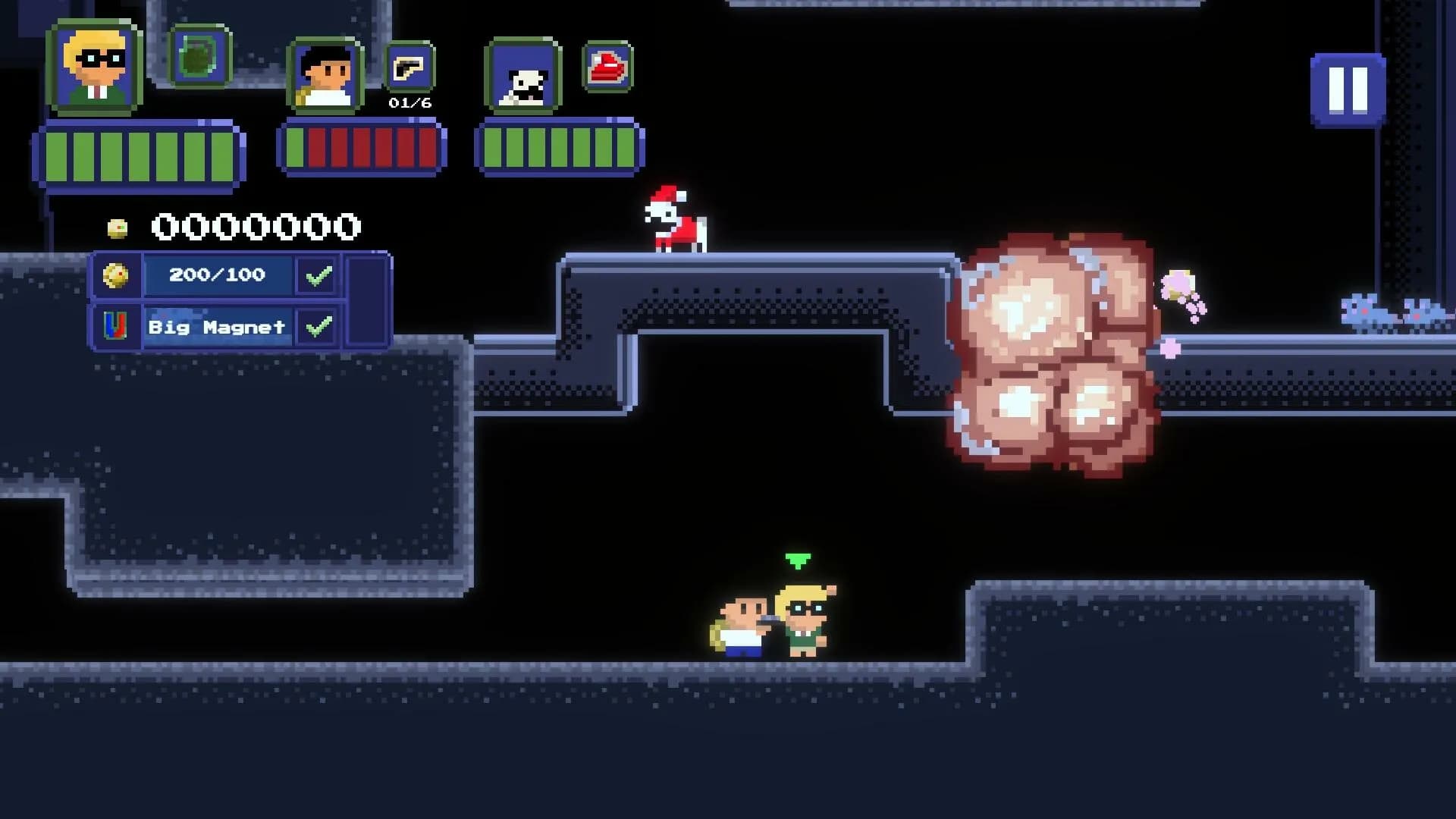Select the red meat item icon
Image resolution: width=1456 pixels, height=819 pixels.
point(607,68)
